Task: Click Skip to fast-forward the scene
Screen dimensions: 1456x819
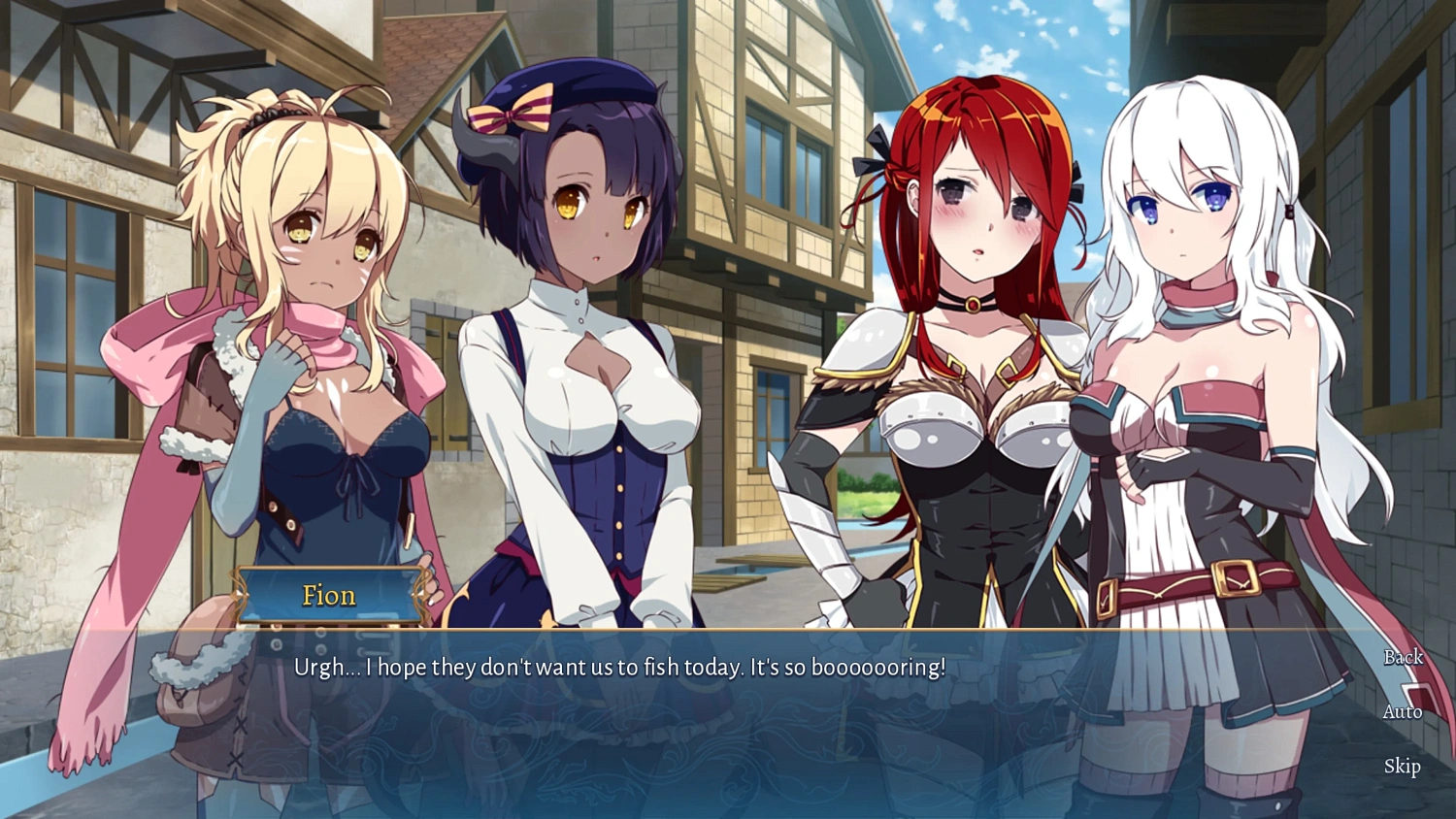Action: pyautogui.click(x=1402, y=767)
